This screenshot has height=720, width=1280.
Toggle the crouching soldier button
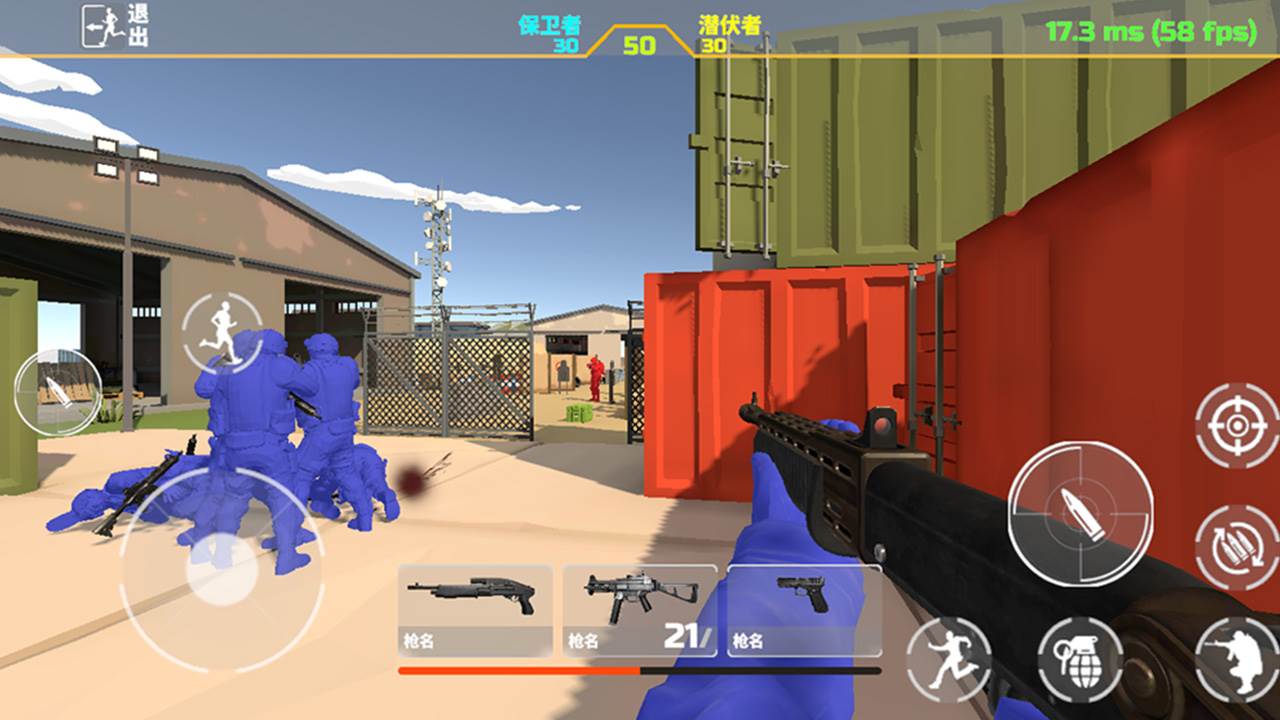click(x=1238, y=660)
